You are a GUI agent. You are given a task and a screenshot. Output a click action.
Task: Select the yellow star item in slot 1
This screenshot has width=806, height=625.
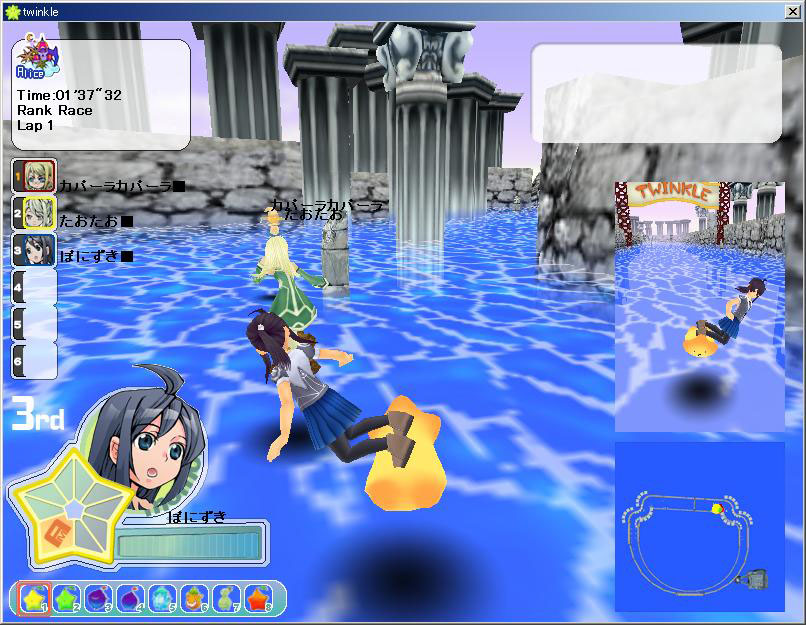coord(34,598)
